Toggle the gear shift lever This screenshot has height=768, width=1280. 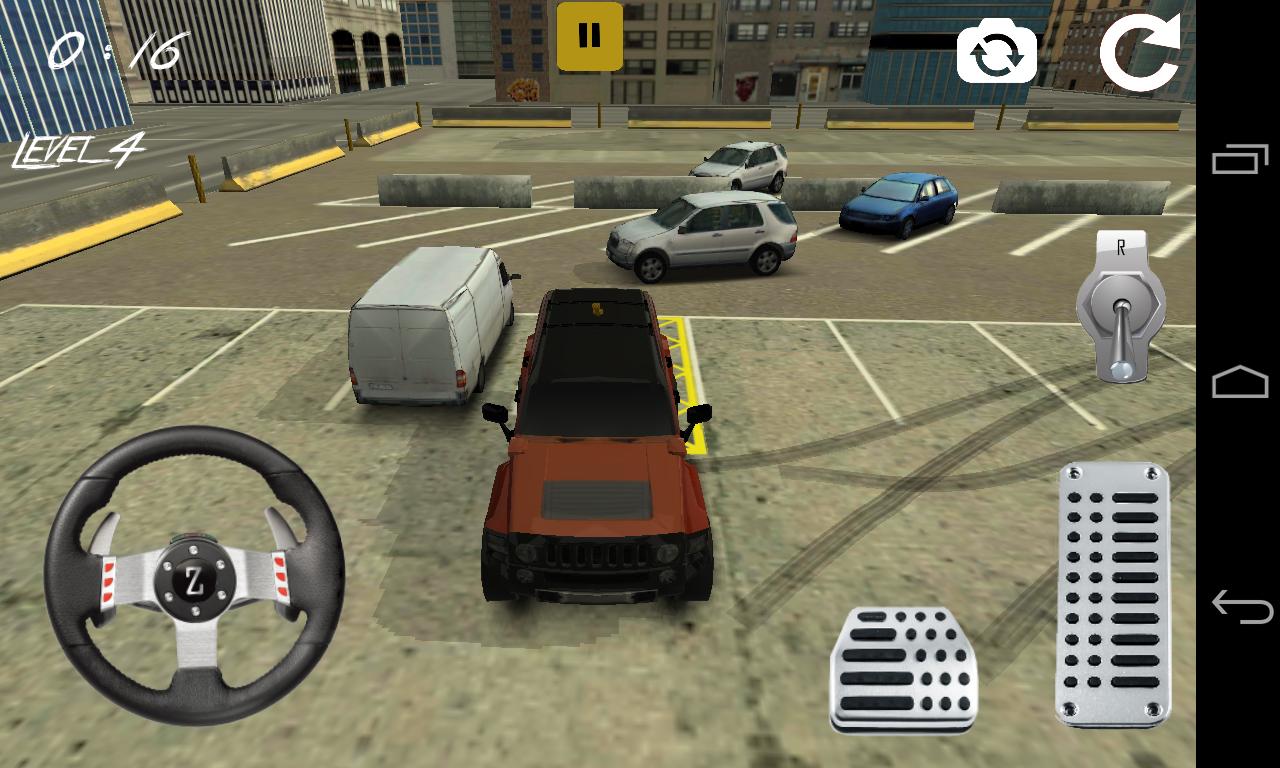click(x=1120, y=307)
